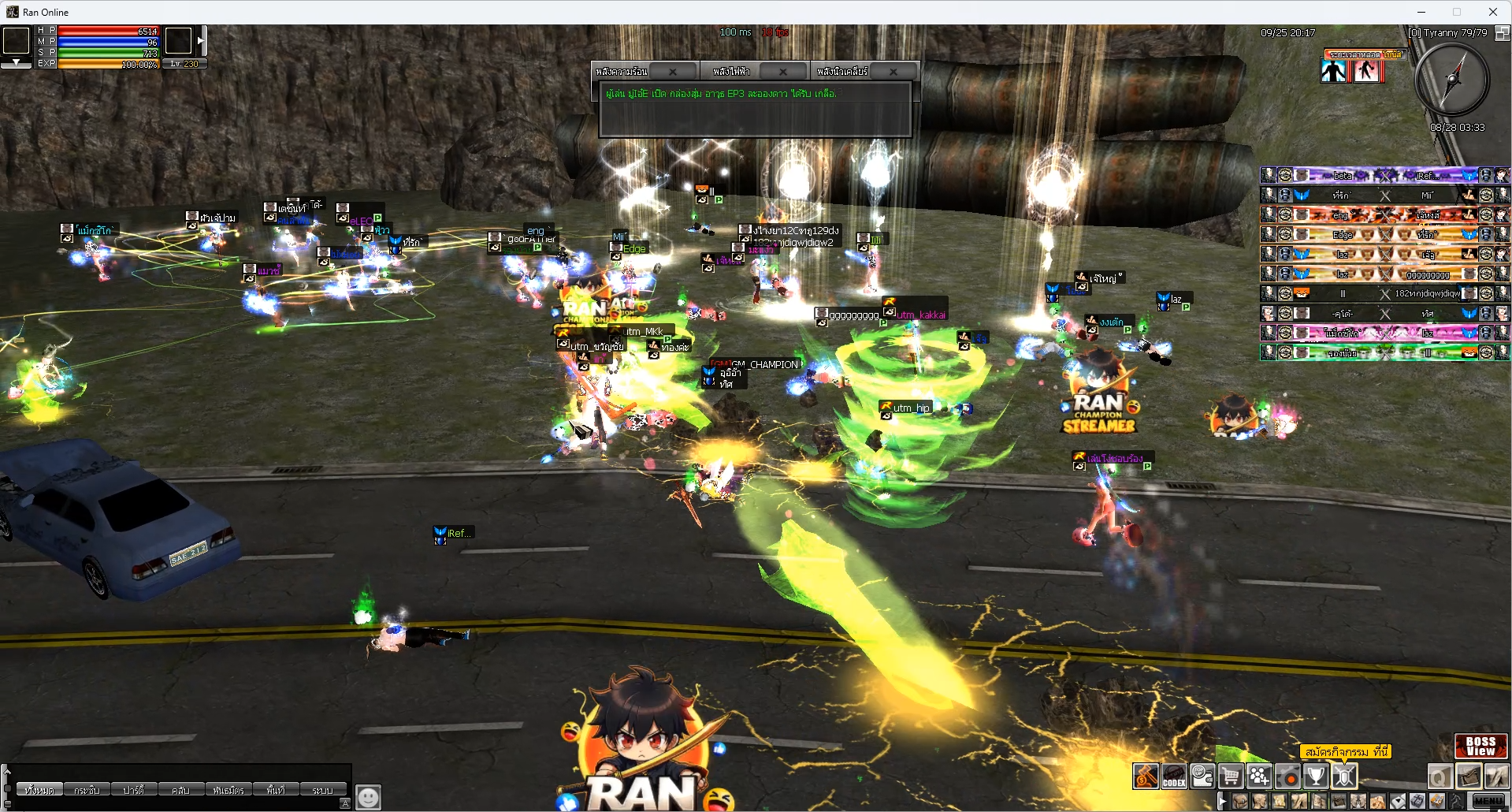
Task: Show the คลับ chat channel
Action: coord(180,790)
